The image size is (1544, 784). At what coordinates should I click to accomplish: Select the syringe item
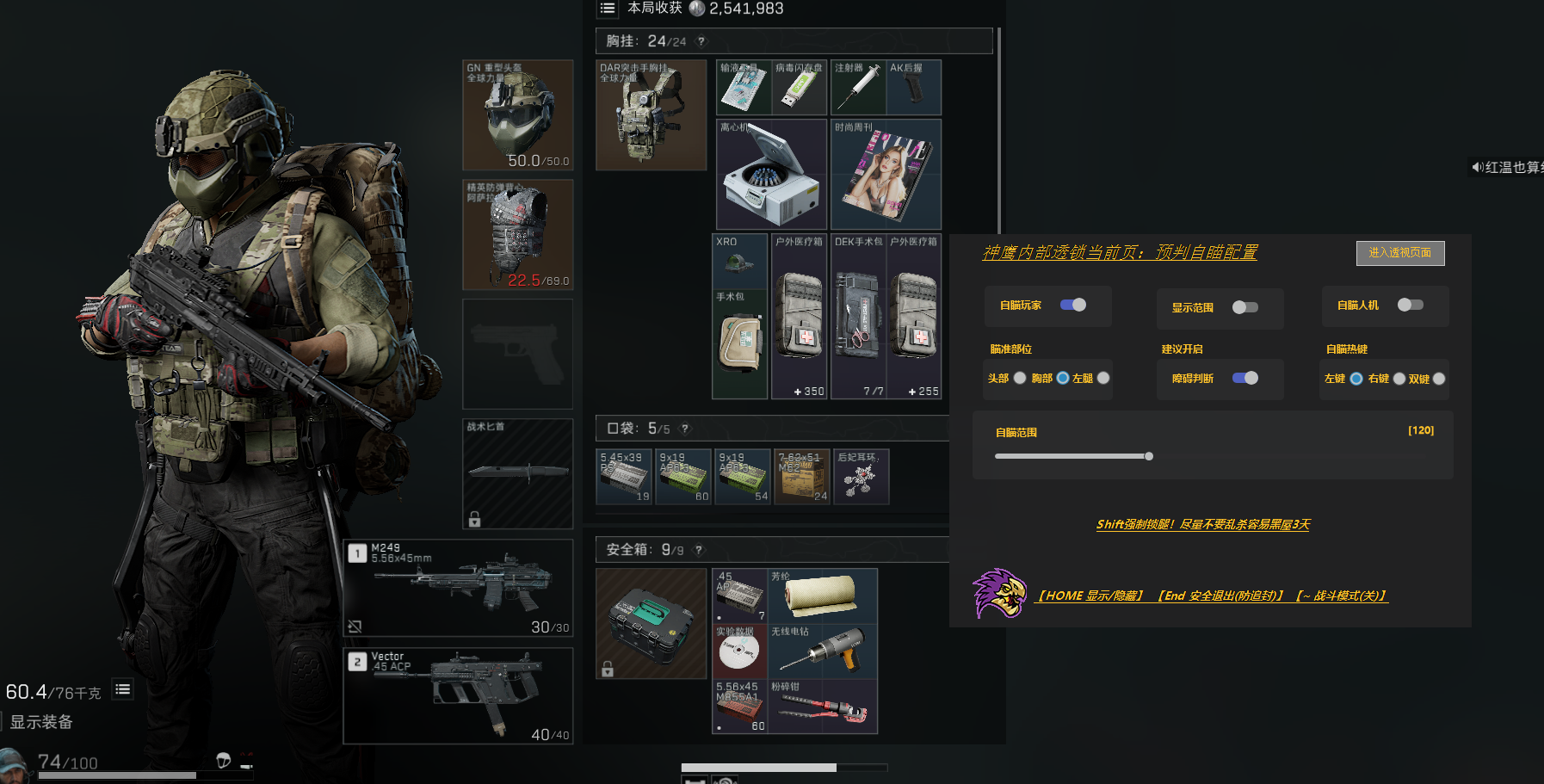coord(857,88)
